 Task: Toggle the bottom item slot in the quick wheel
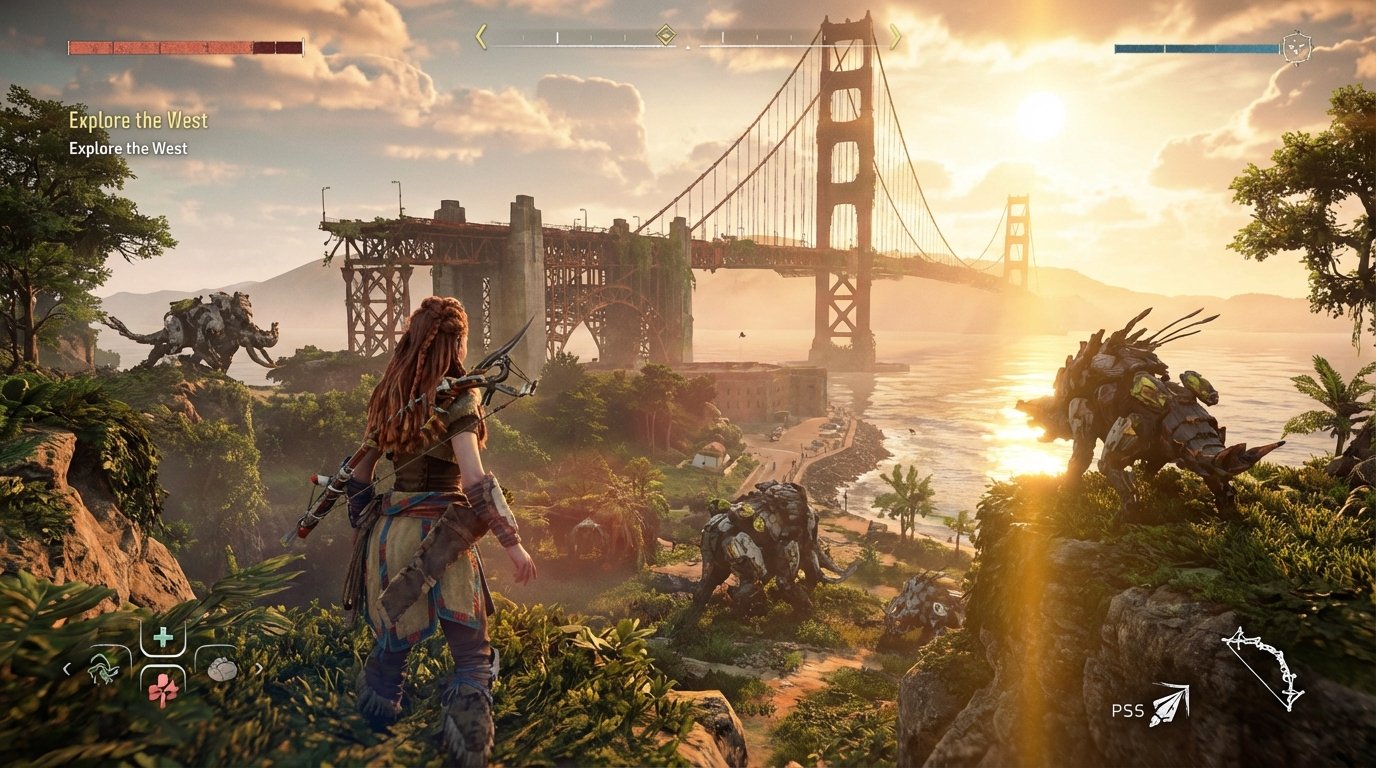tap(164, 690)
